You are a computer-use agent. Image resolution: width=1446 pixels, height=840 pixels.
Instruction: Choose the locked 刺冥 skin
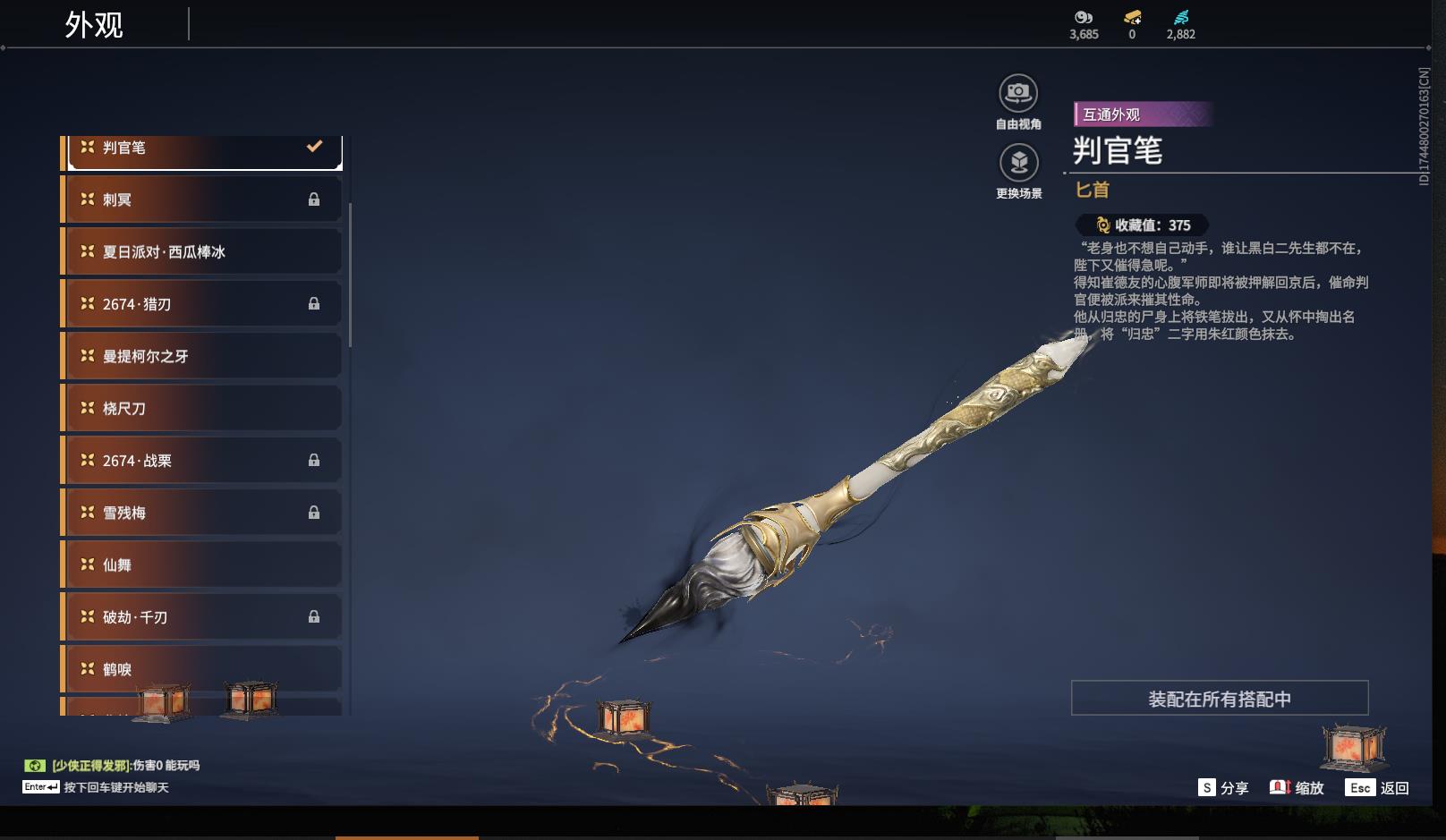tap(204, 199)
